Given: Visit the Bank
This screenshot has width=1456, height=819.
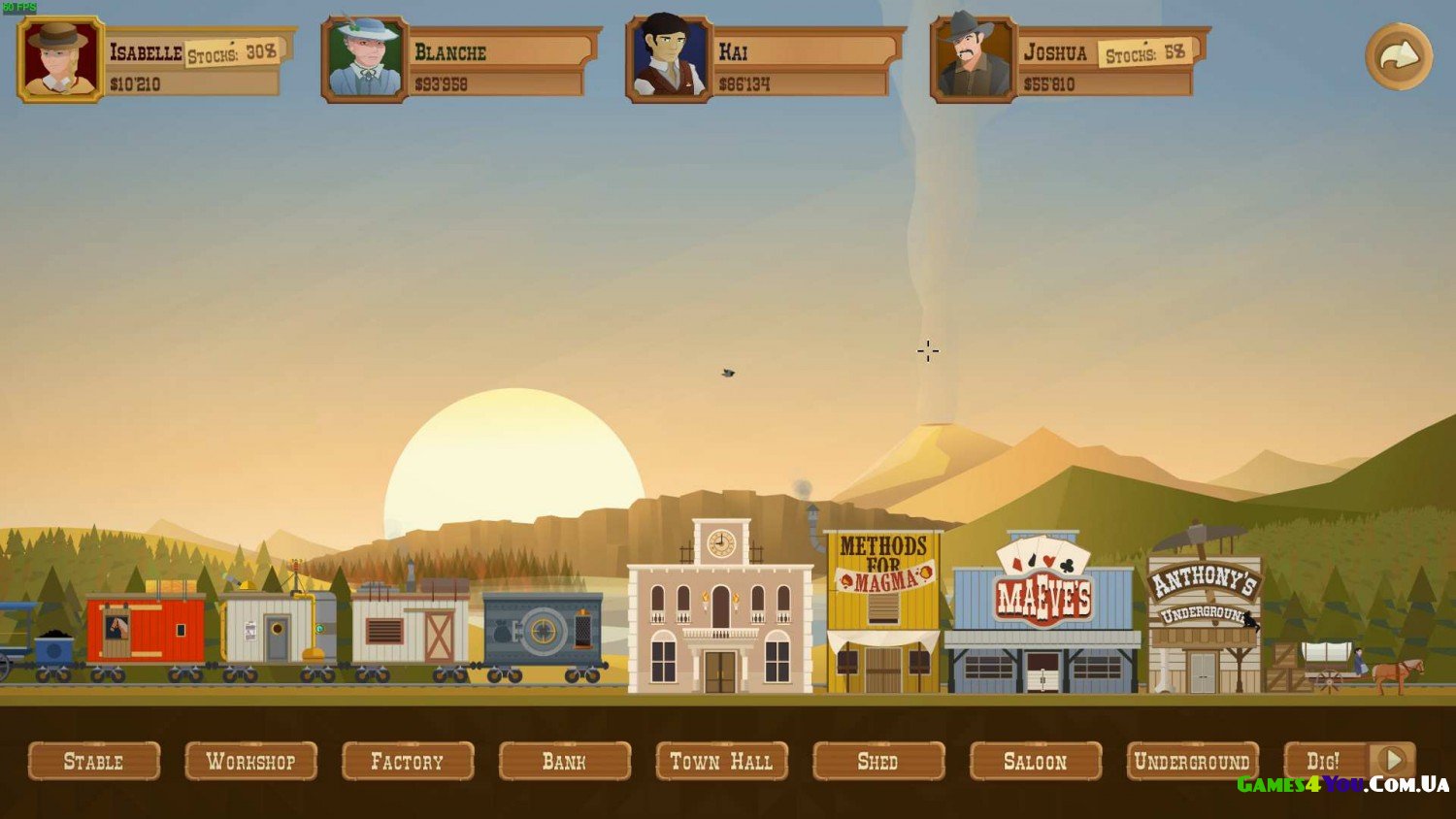Looking at the screenshot, I should pos(564,762).
